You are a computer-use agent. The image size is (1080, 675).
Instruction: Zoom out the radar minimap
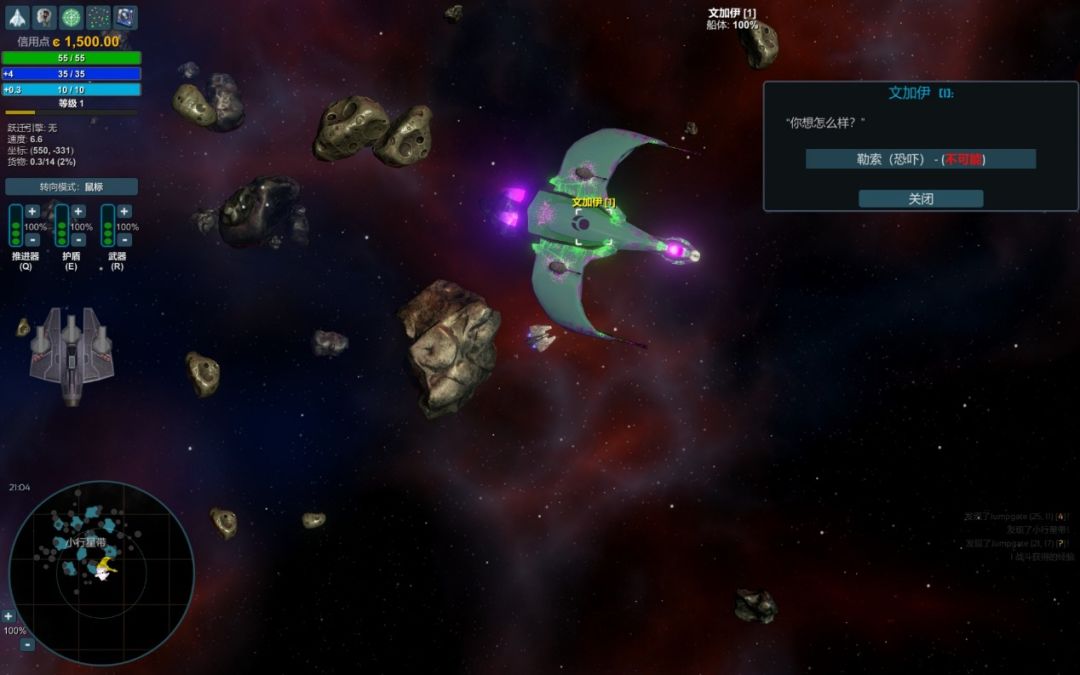pyautogui.click(x=27, y=645)
